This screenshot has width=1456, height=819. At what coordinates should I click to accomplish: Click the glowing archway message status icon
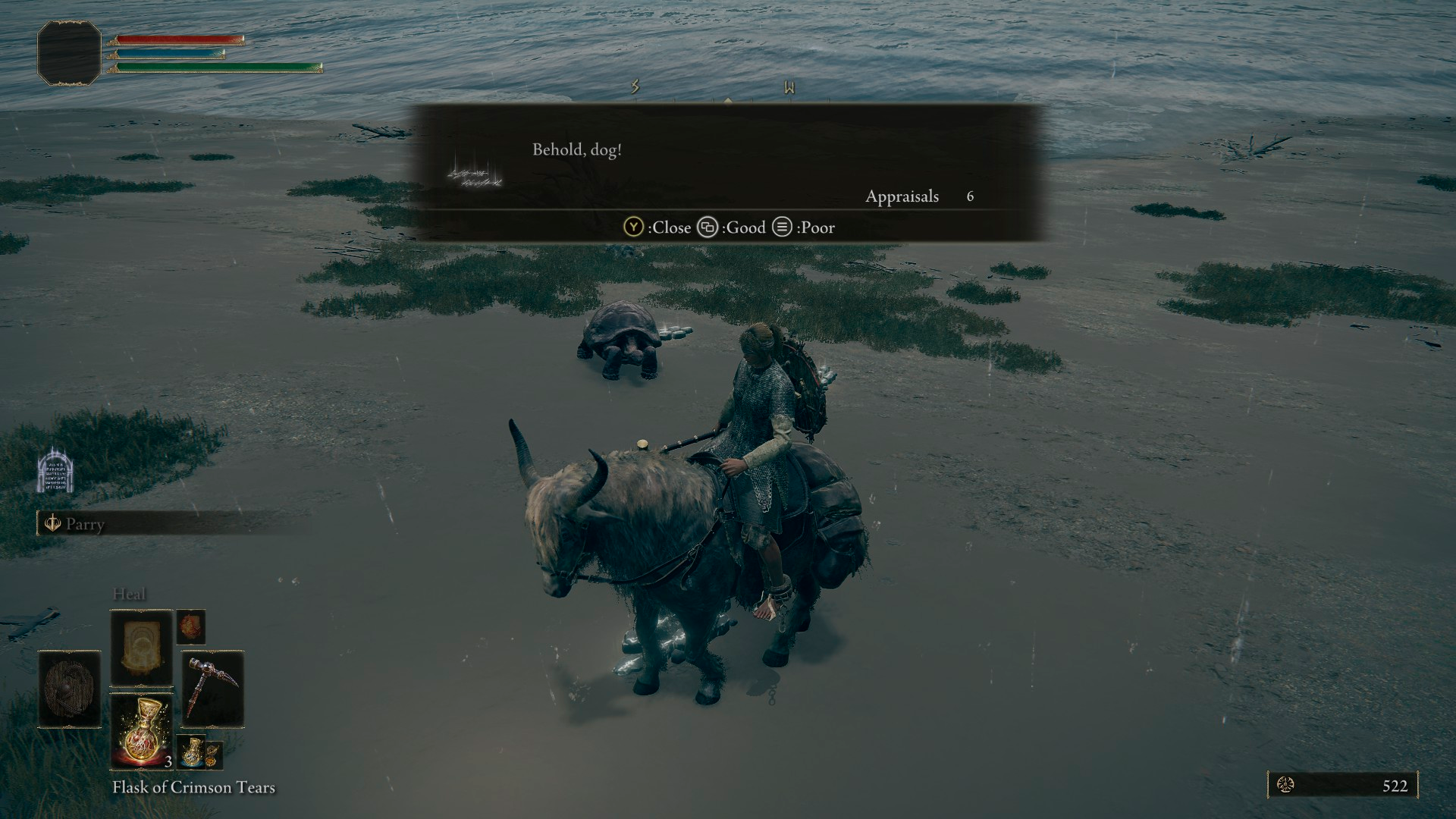(x=55, y=471)
